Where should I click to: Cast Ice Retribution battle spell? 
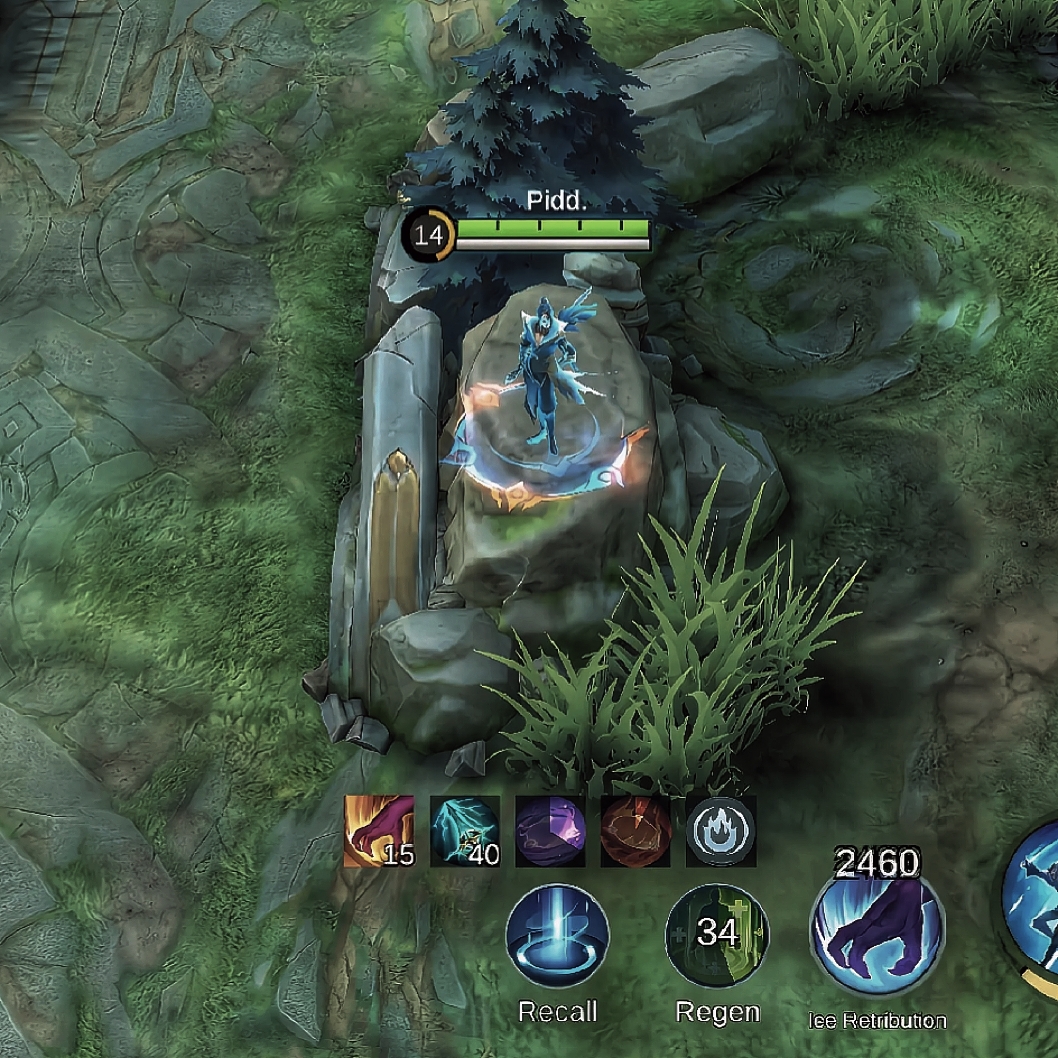tap(877, 936)
